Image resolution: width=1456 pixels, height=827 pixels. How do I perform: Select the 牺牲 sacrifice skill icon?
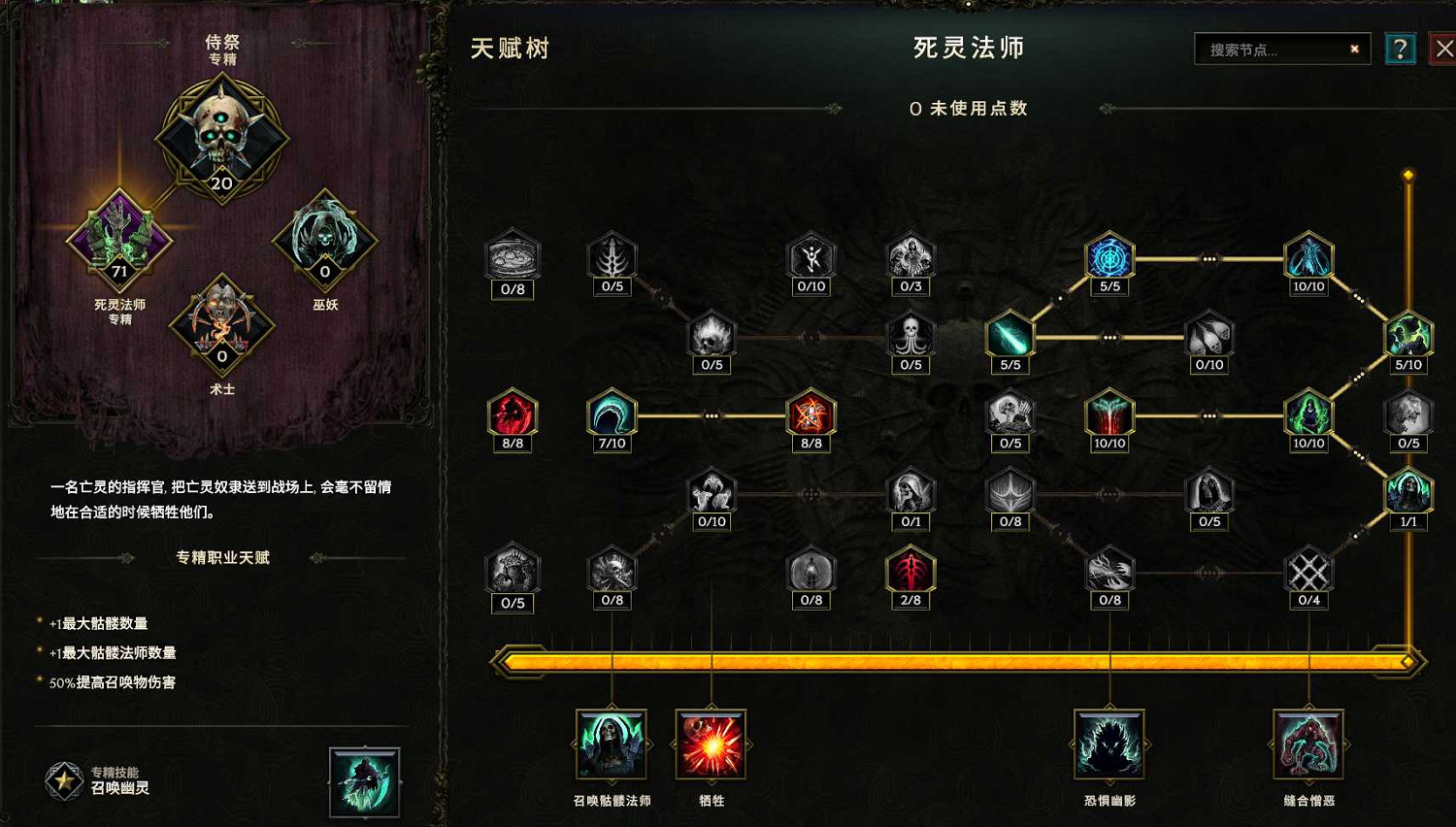tap(711, 743)
